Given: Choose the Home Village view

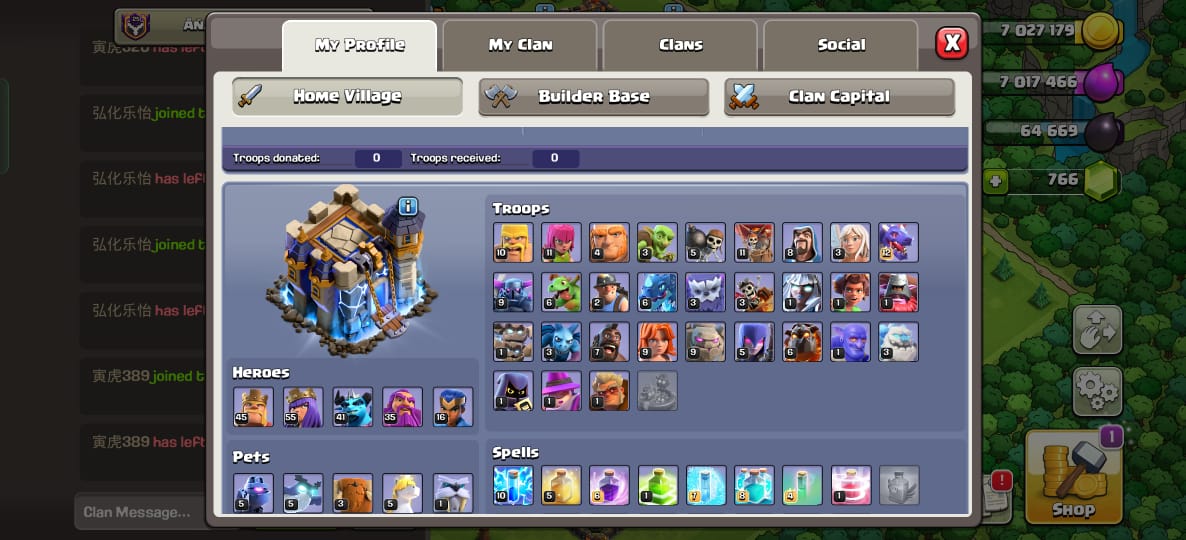Looking at the screenshot, I should coord(347,97).
